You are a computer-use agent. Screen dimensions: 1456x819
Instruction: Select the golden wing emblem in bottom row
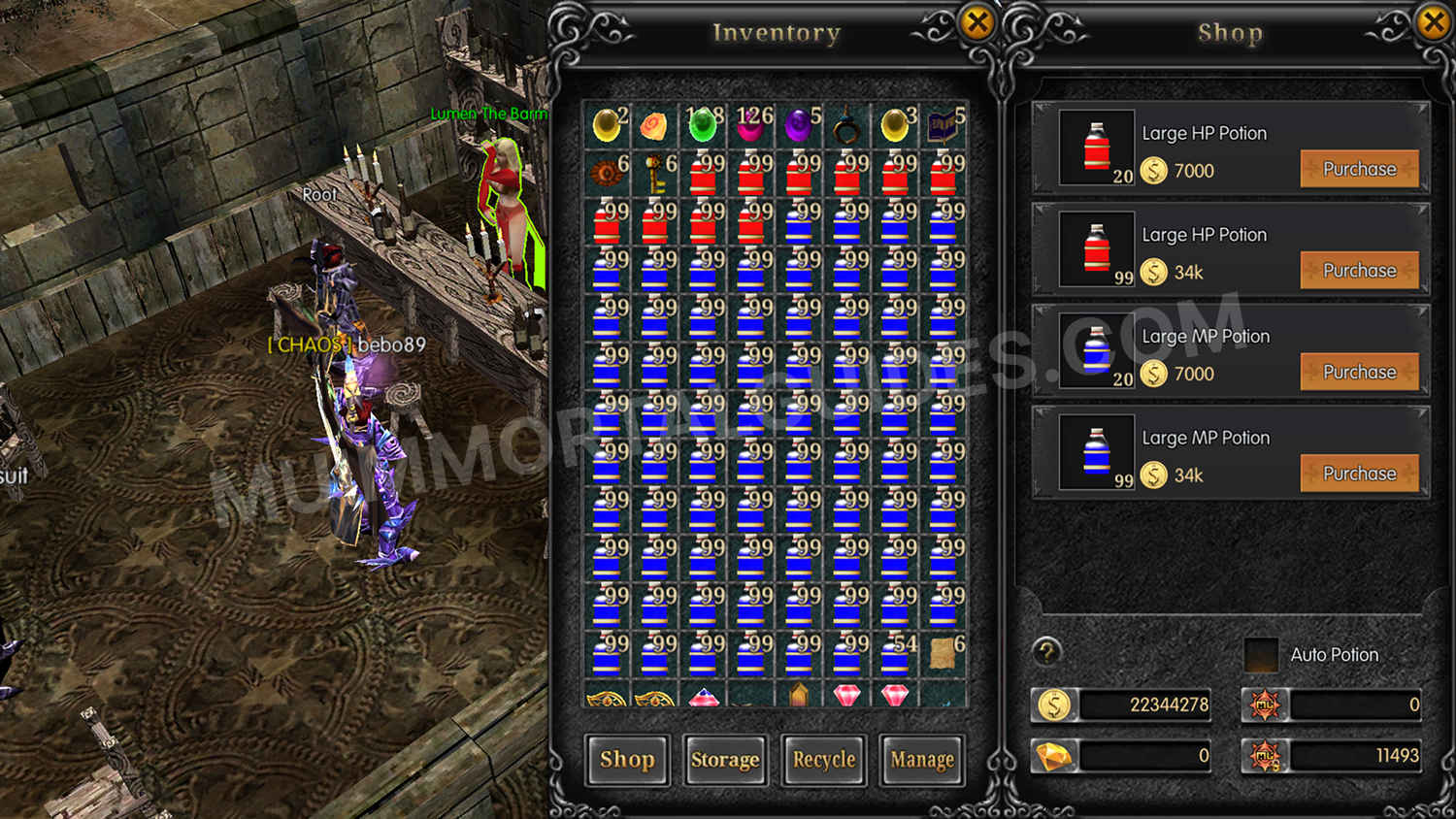pyautogui.click(x=604, y=697)
